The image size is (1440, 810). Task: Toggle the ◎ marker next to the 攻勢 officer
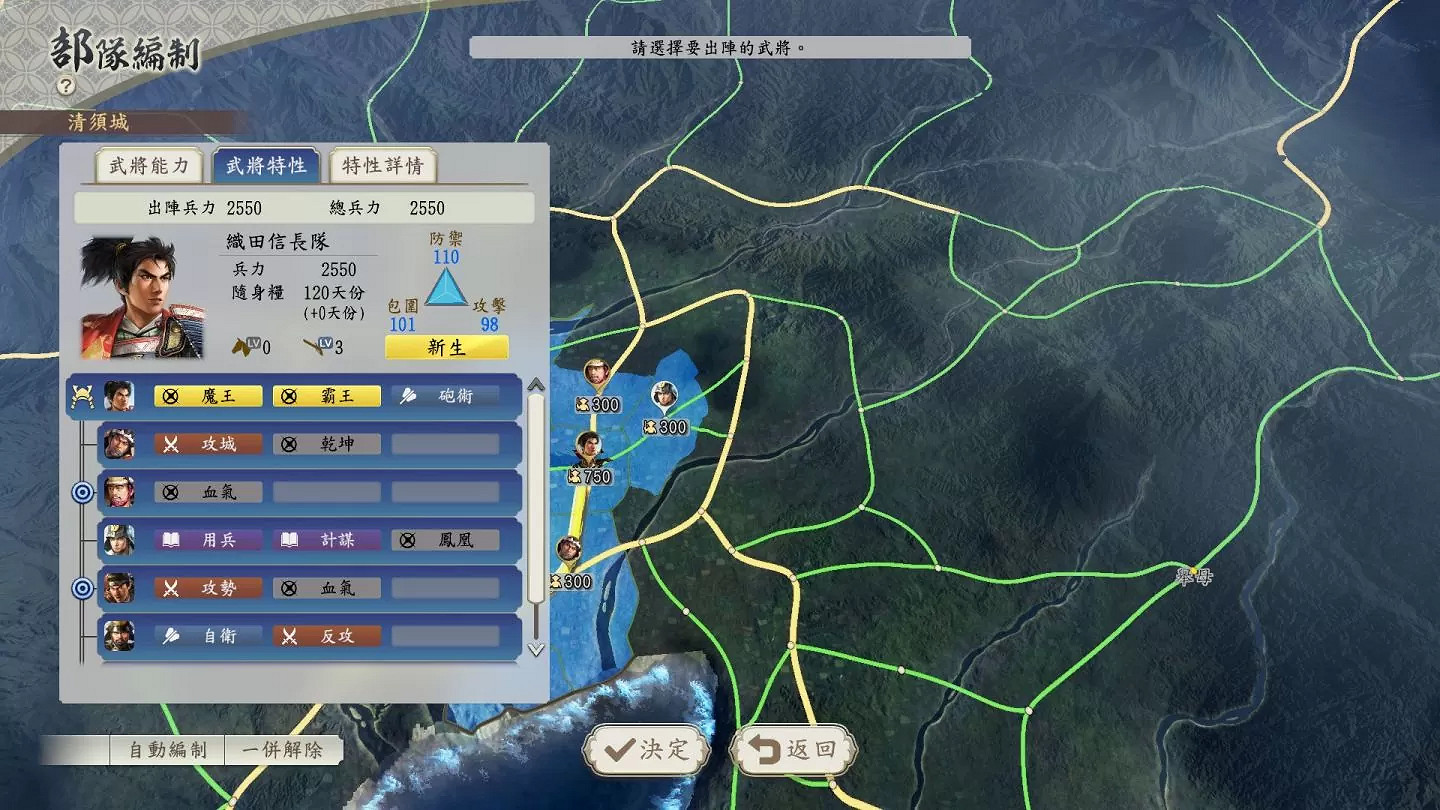coord(80,588)
